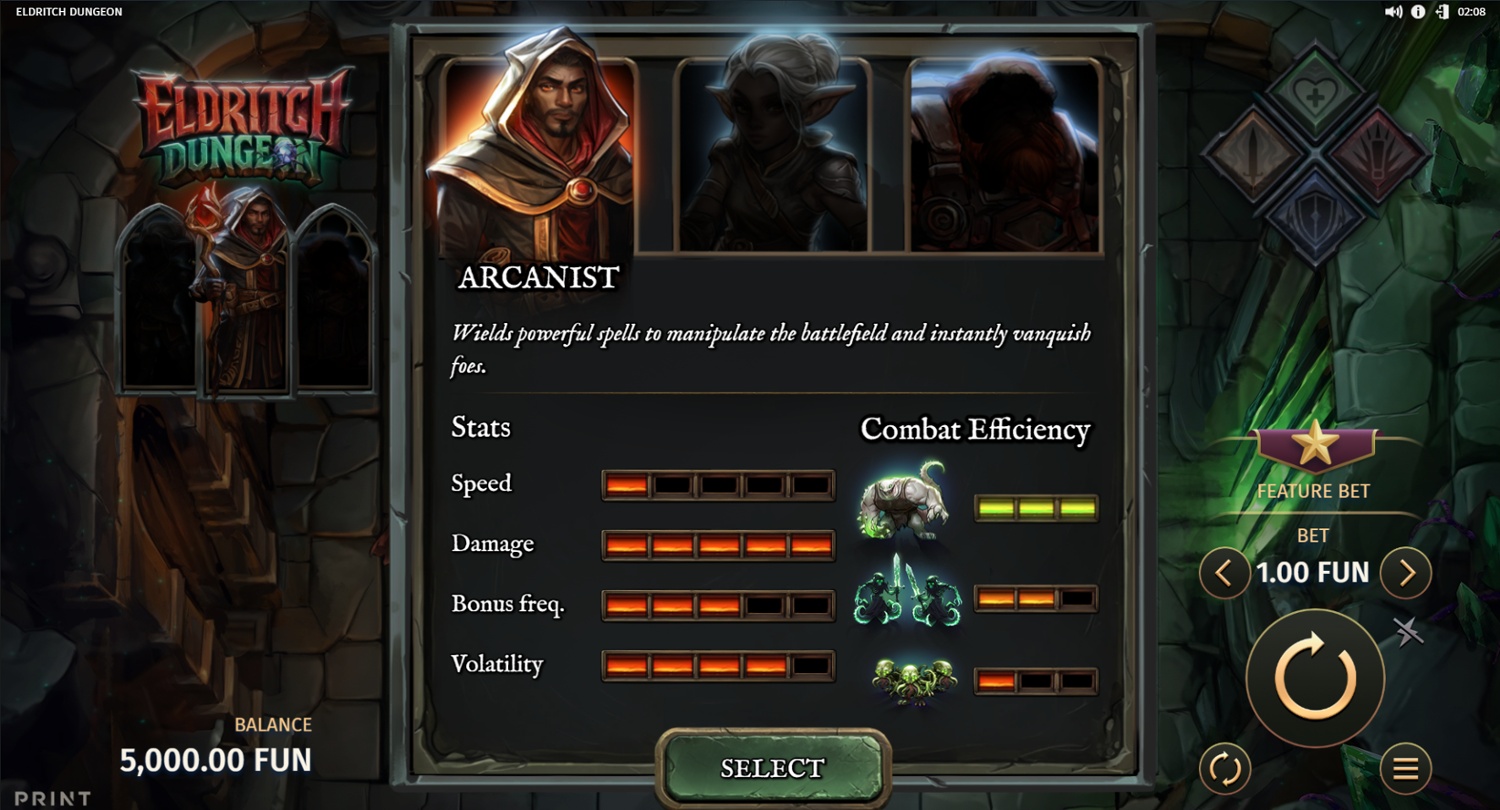This screenshot has width=1500, height=810.
Task: Increase the bet with the right arrow
Action: click(1406, 573)
